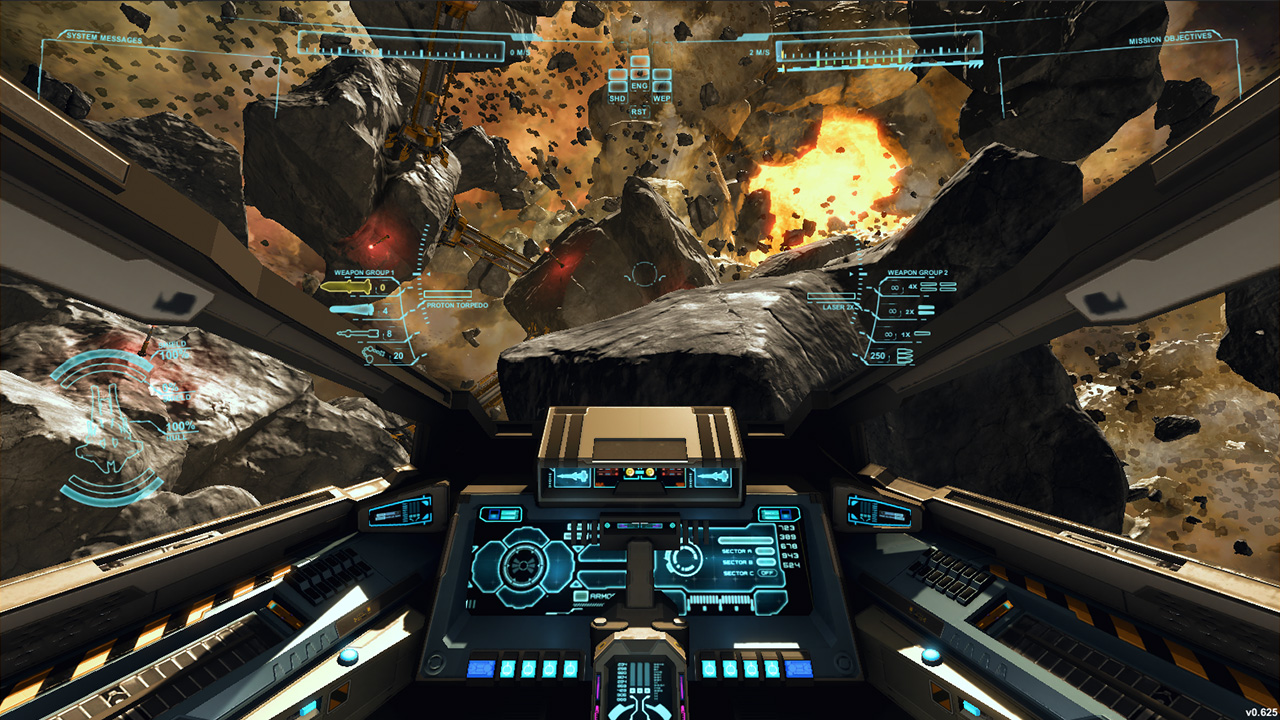The image size is (1280, 720).
Task: Click the ENG power indicator
Action: [x=640, y=86]
